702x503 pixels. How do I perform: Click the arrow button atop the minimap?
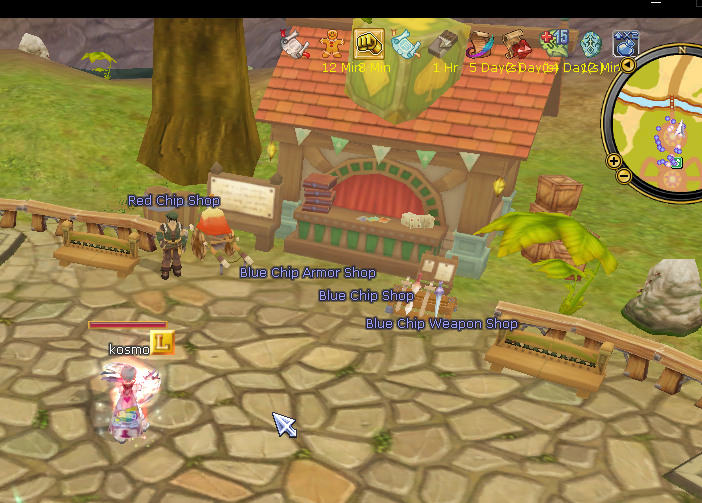tap(628, 65)
